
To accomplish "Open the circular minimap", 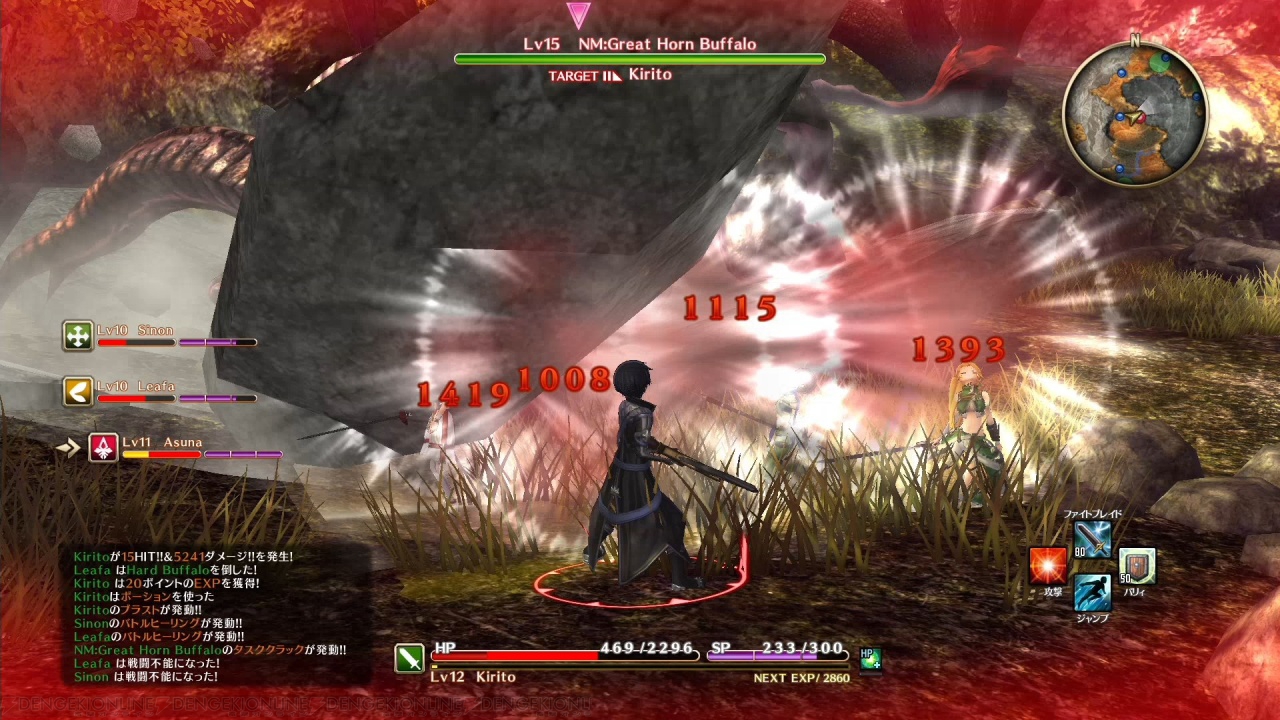I will click(x=1135, y=114).
